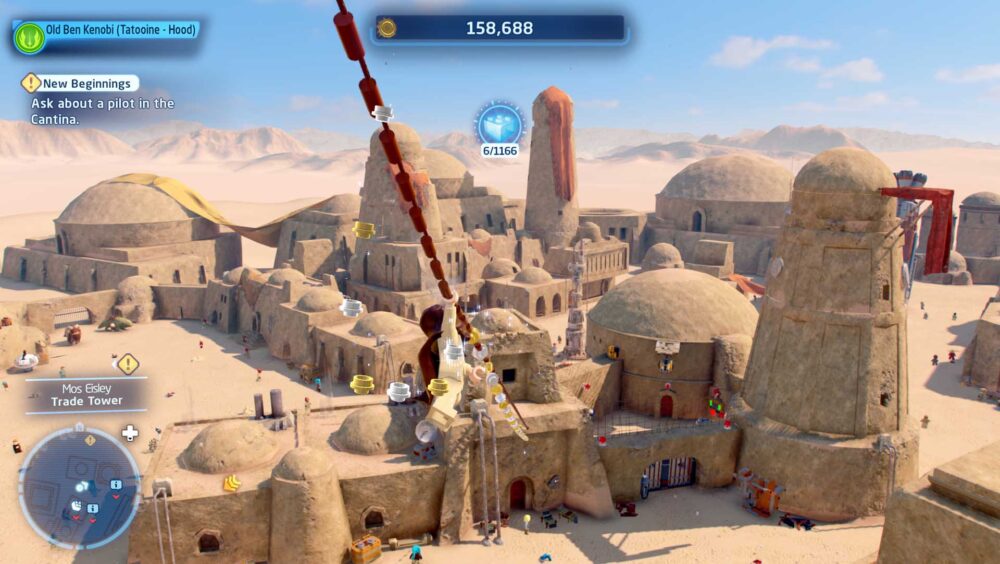
Task: Click the plus icon above the minimap
Action: (129, 433)
